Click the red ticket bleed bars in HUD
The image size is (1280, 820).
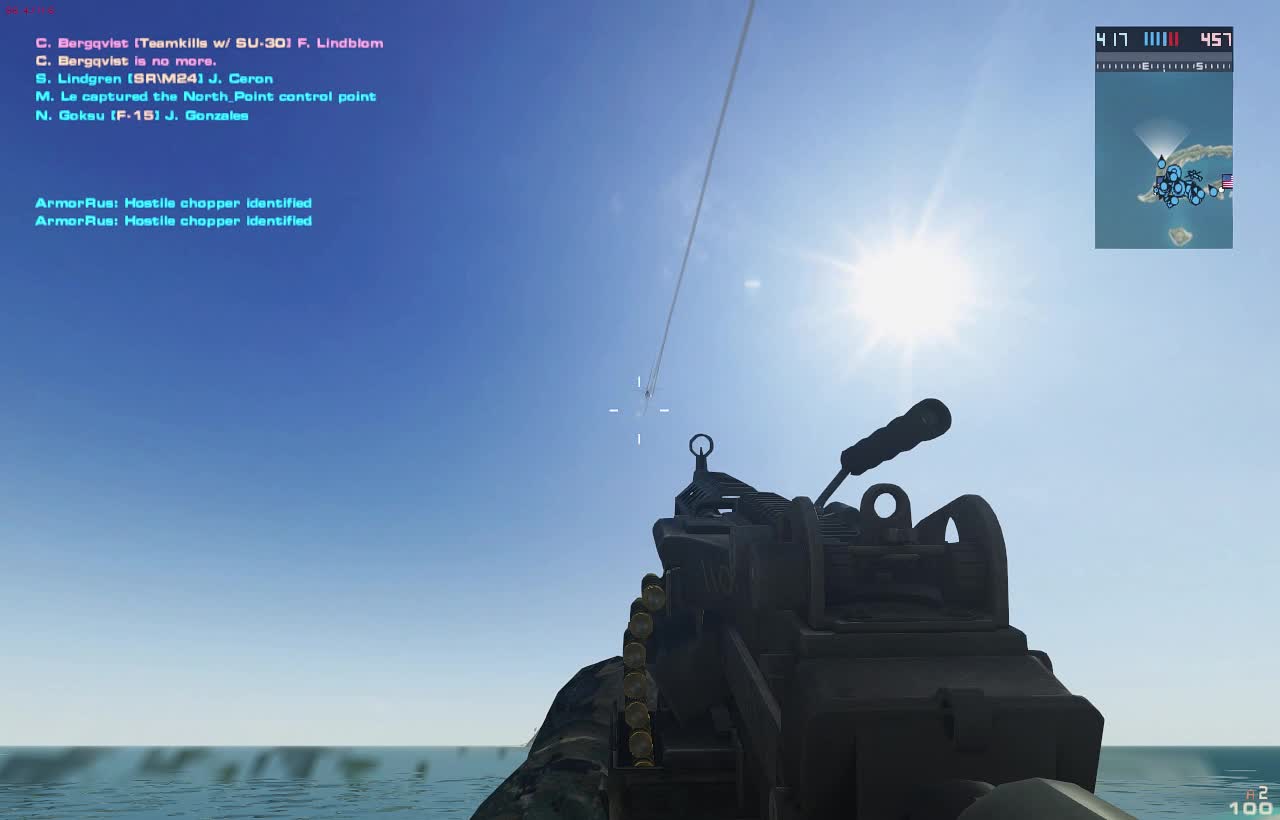tap(1174, 38)
